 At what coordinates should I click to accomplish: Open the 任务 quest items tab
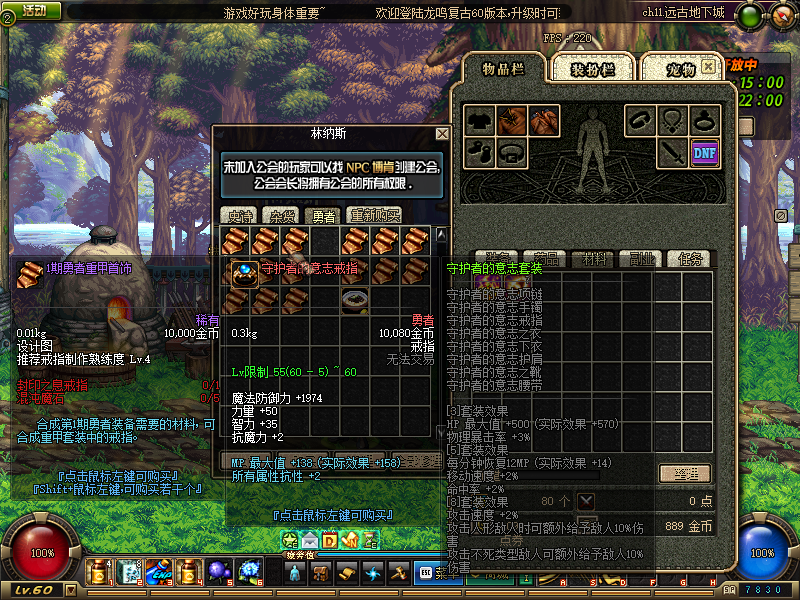[688, 259]
